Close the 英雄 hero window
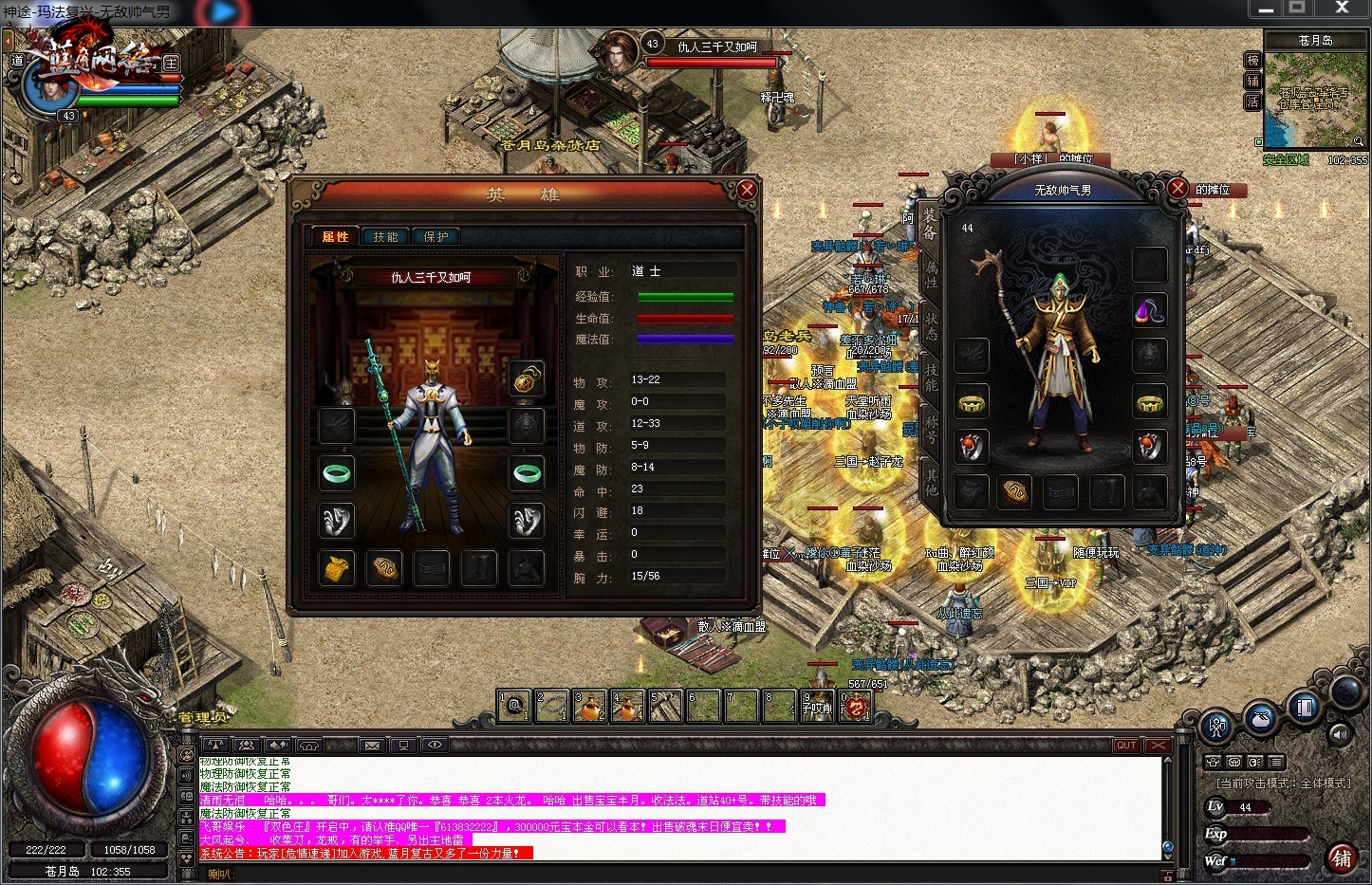Viewport: 1372px width, 885px height. click(x=747, y=191)
